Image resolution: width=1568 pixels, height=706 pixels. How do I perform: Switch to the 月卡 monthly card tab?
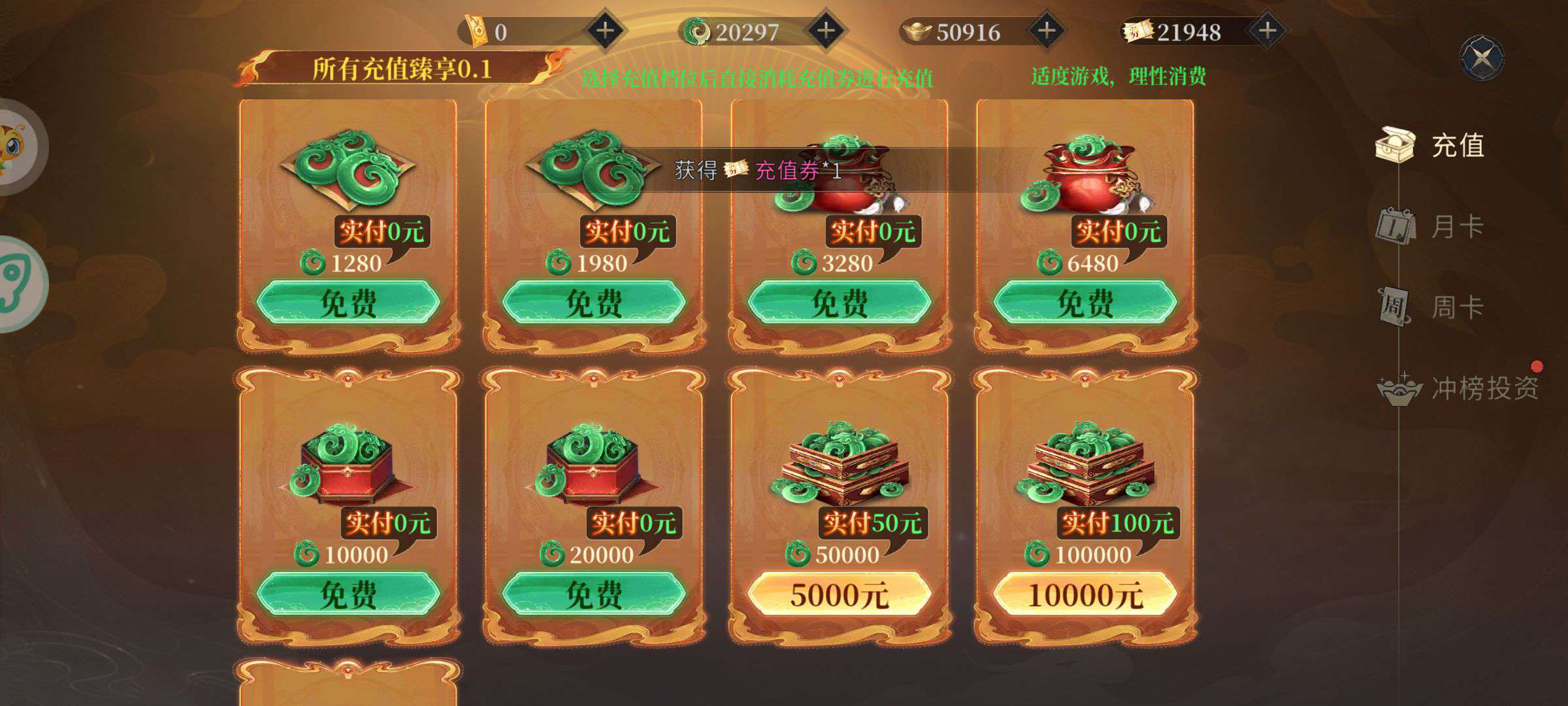pos(1456,227)
